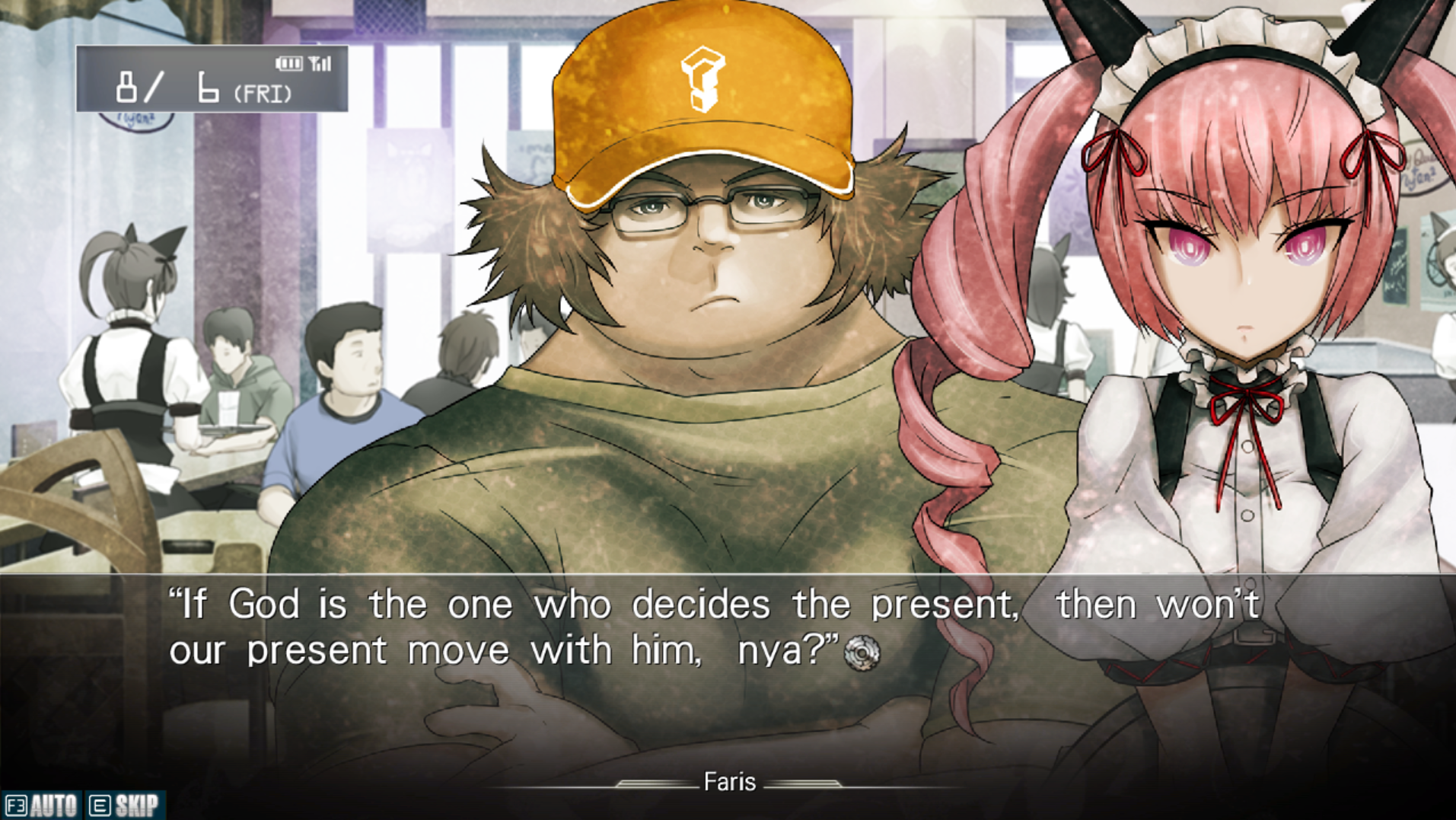This screenshot has height=820, width=1456.
Task: Activate the SKIP button
Action: [x=125, y=805]
